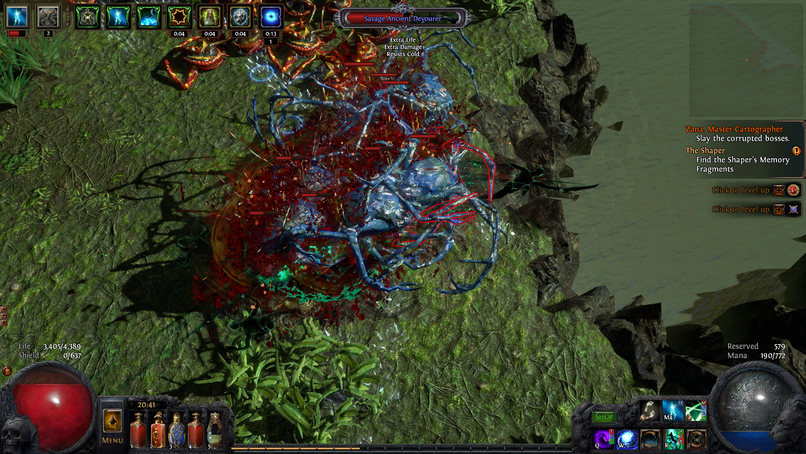Click the lower 'Click to level up' gem prompt
806x454 pixels.
pyautogui.click(x=741, y=209)
